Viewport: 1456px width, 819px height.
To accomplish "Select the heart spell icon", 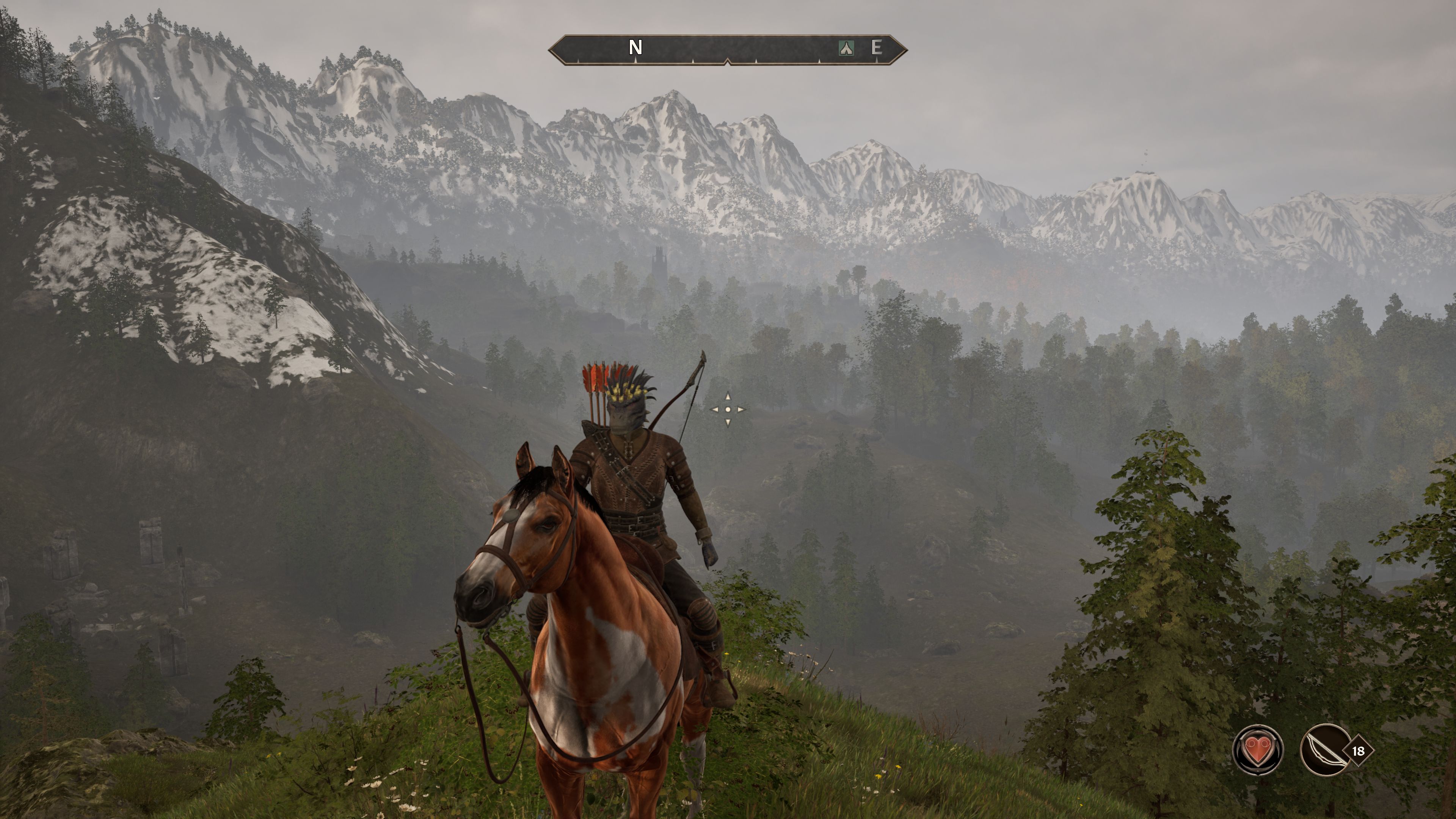I will [1258, 750].
